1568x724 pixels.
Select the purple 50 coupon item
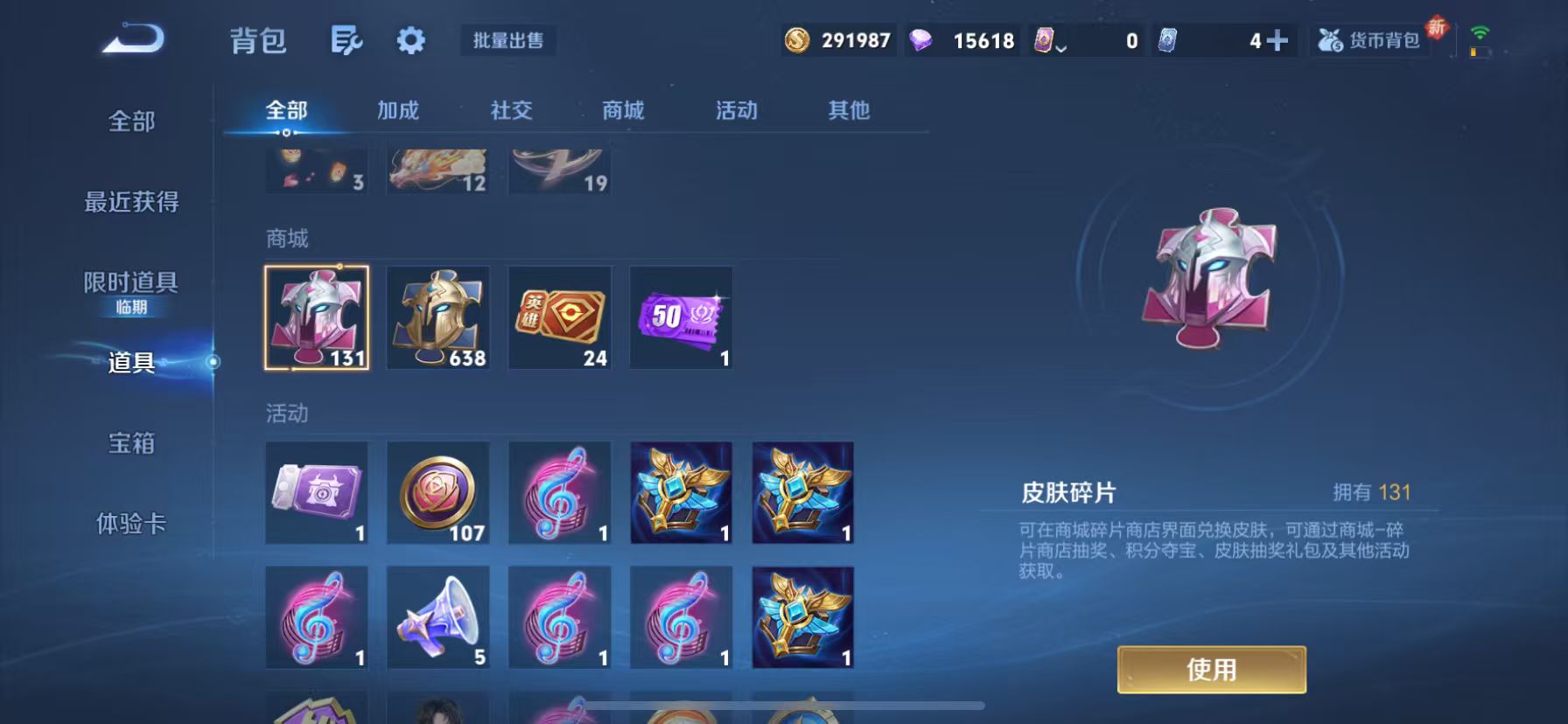[681, 317]
